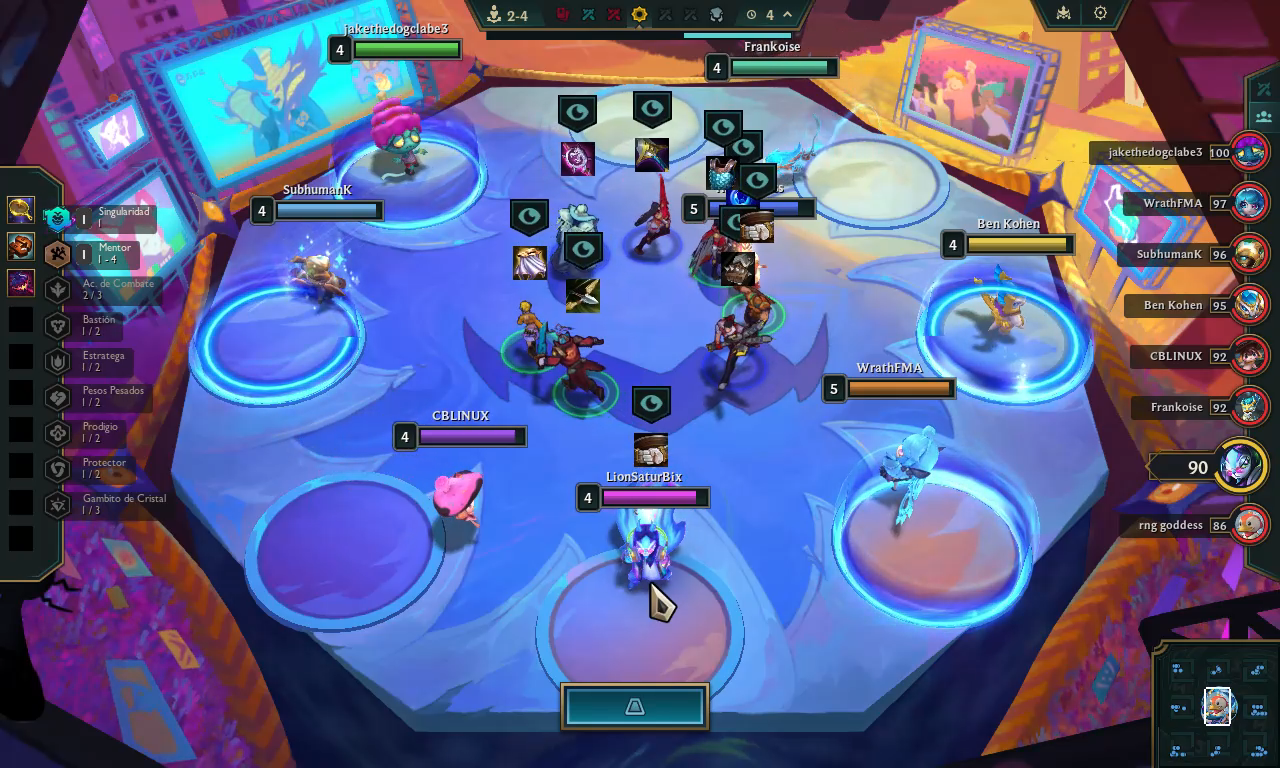Click the current gold-gear round marker
The image size is (1280, 768).
click(x=639, y=15)
